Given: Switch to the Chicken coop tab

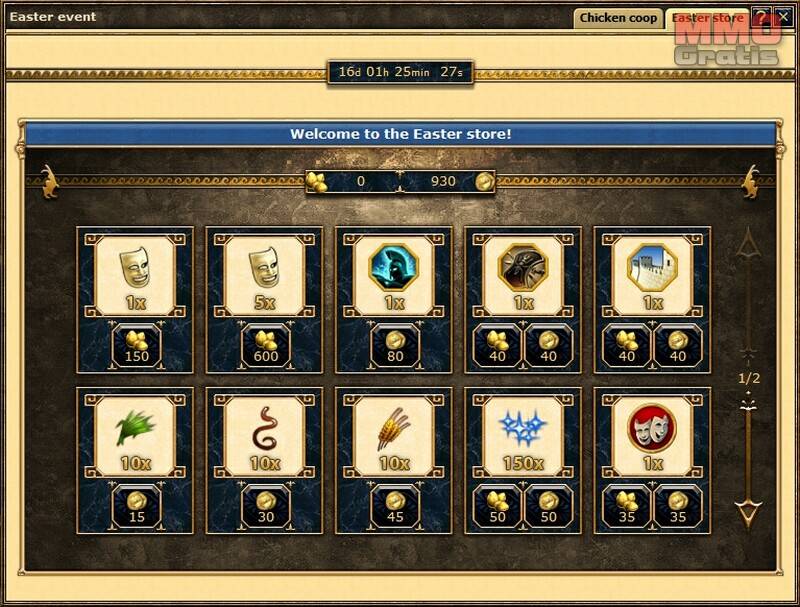Looking at the screenshot, I should tap(618, 18).
